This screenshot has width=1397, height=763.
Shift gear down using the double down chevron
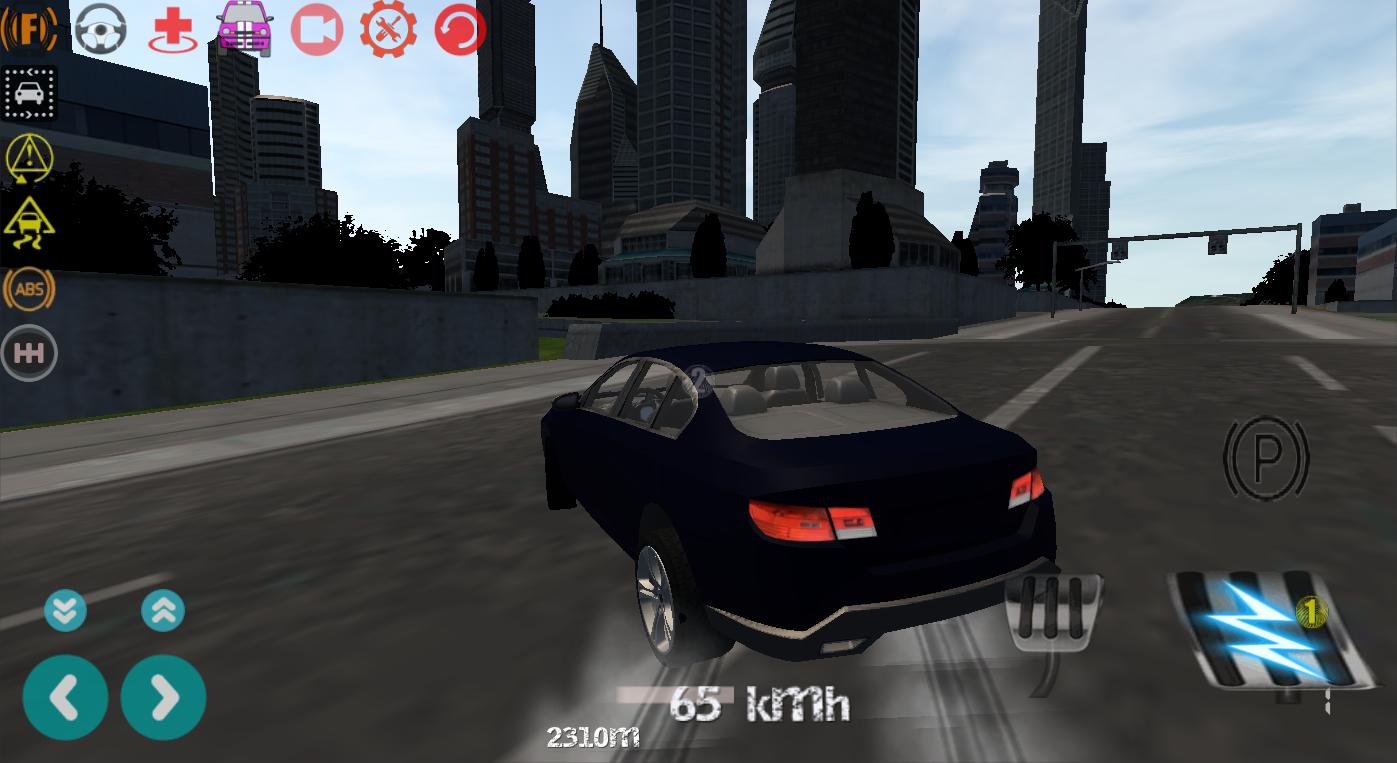pyautogui.click(x=65, y=610)
